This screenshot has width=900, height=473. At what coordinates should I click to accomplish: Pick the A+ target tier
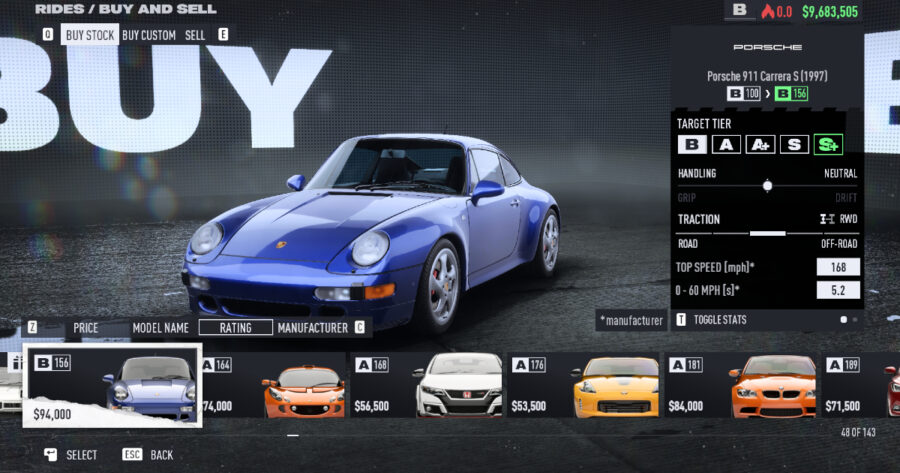[x=761, y=144]
